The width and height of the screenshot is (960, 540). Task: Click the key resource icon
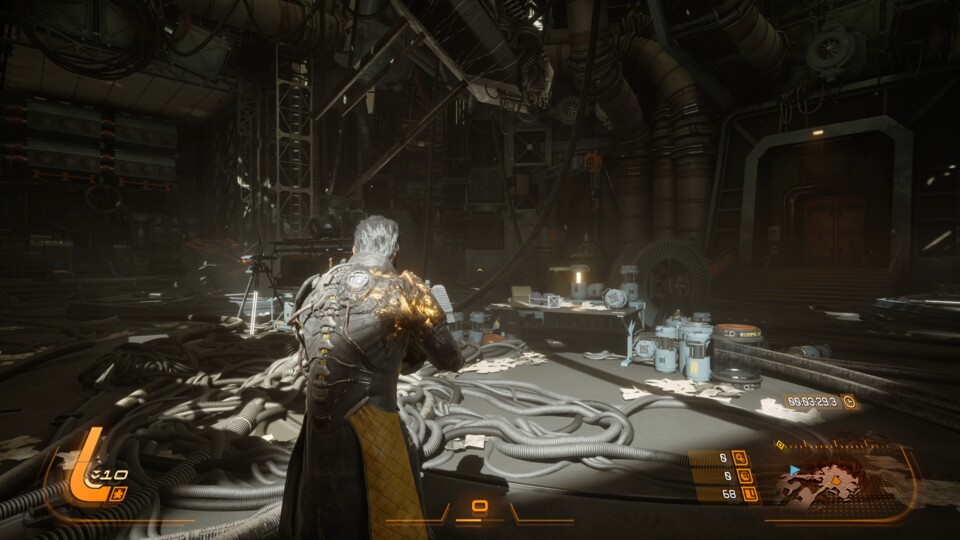pyautogui.click(x=740, y=459)
